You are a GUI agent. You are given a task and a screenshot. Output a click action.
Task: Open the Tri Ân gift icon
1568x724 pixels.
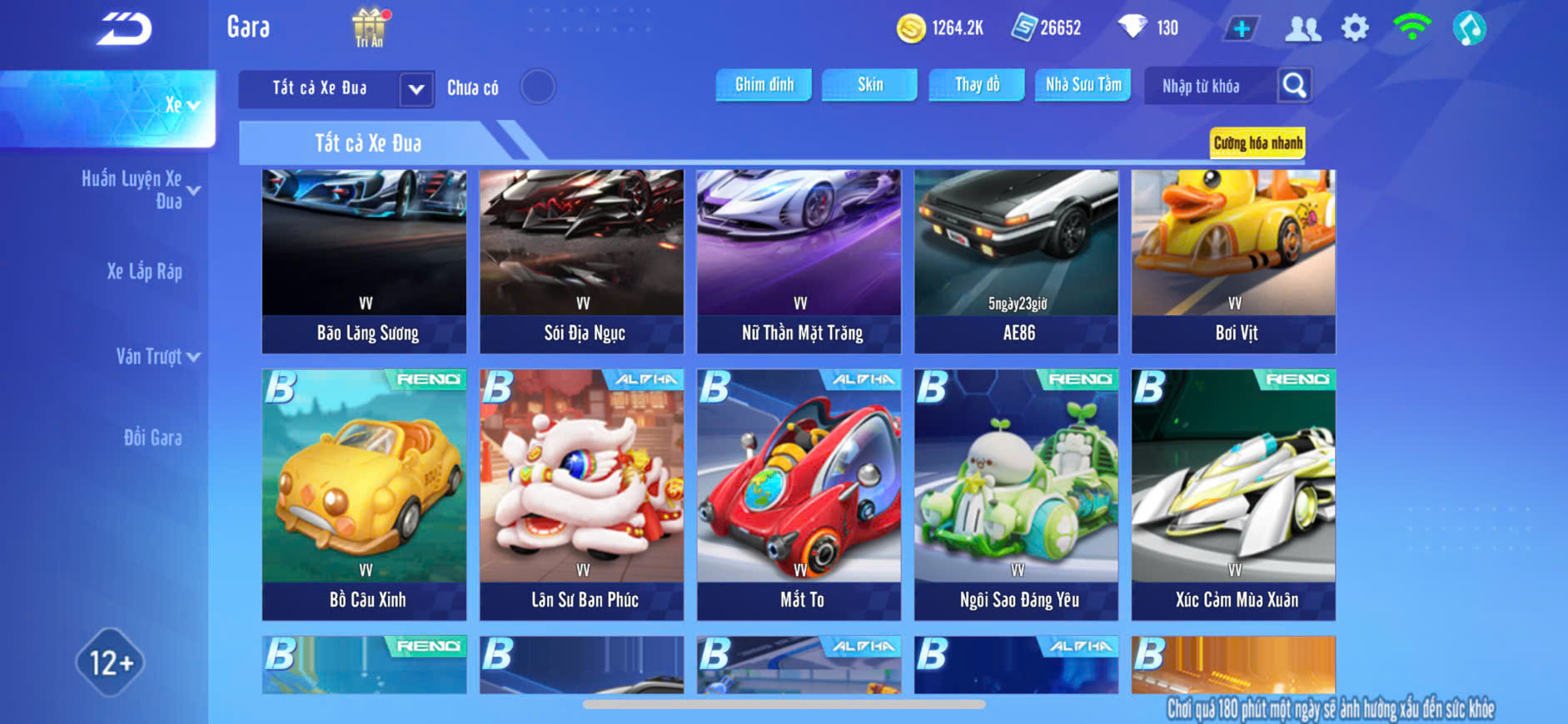click(370, 27)
